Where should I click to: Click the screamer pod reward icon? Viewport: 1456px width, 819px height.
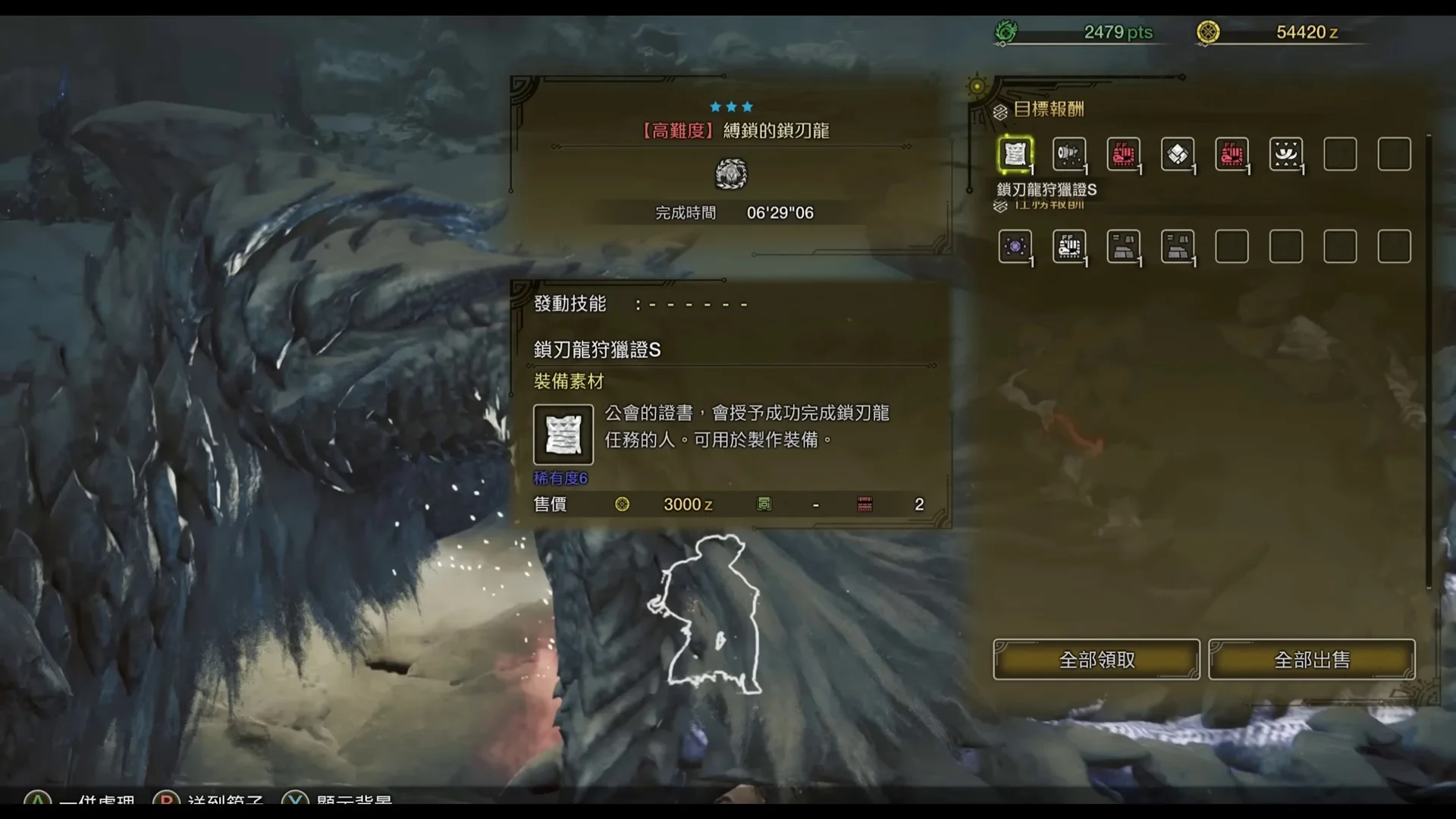click(x=1069, y=154)
